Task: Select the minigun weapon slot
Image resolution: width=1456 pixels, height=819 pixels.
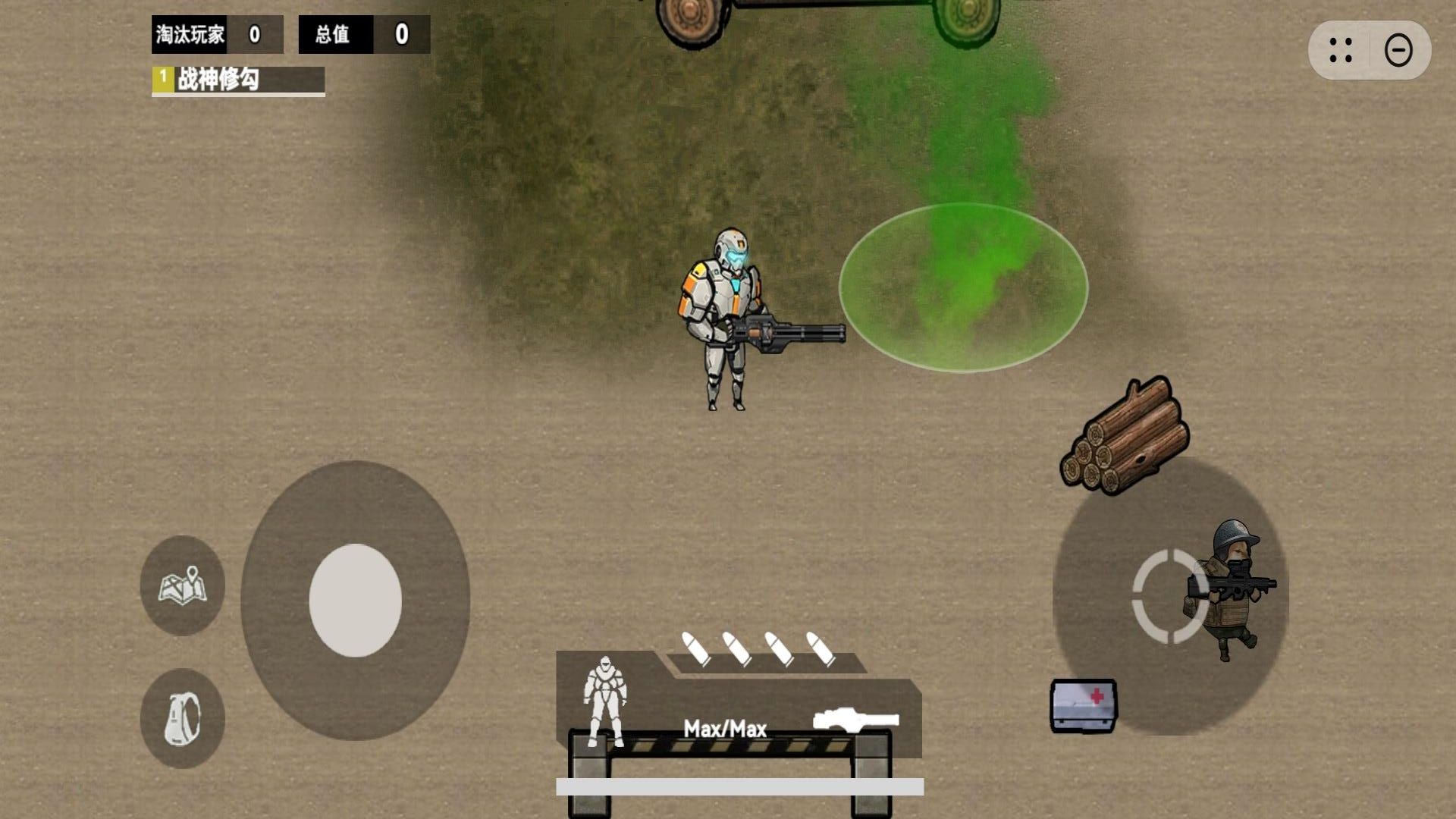Action: point(855,719)
